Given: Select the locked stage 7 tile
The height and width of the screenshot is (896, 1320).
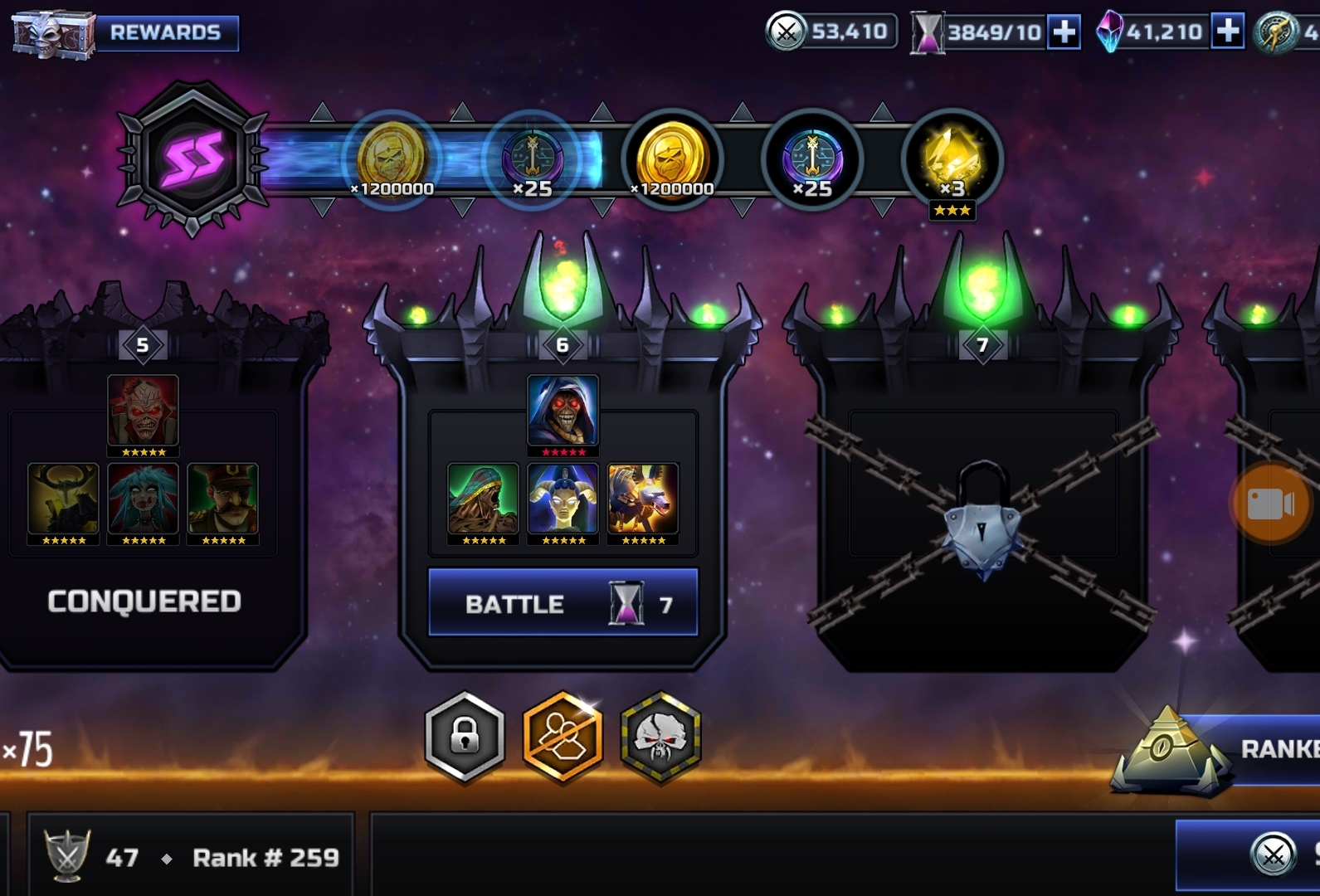Looking at the screenshot, I should pos(983,498).
